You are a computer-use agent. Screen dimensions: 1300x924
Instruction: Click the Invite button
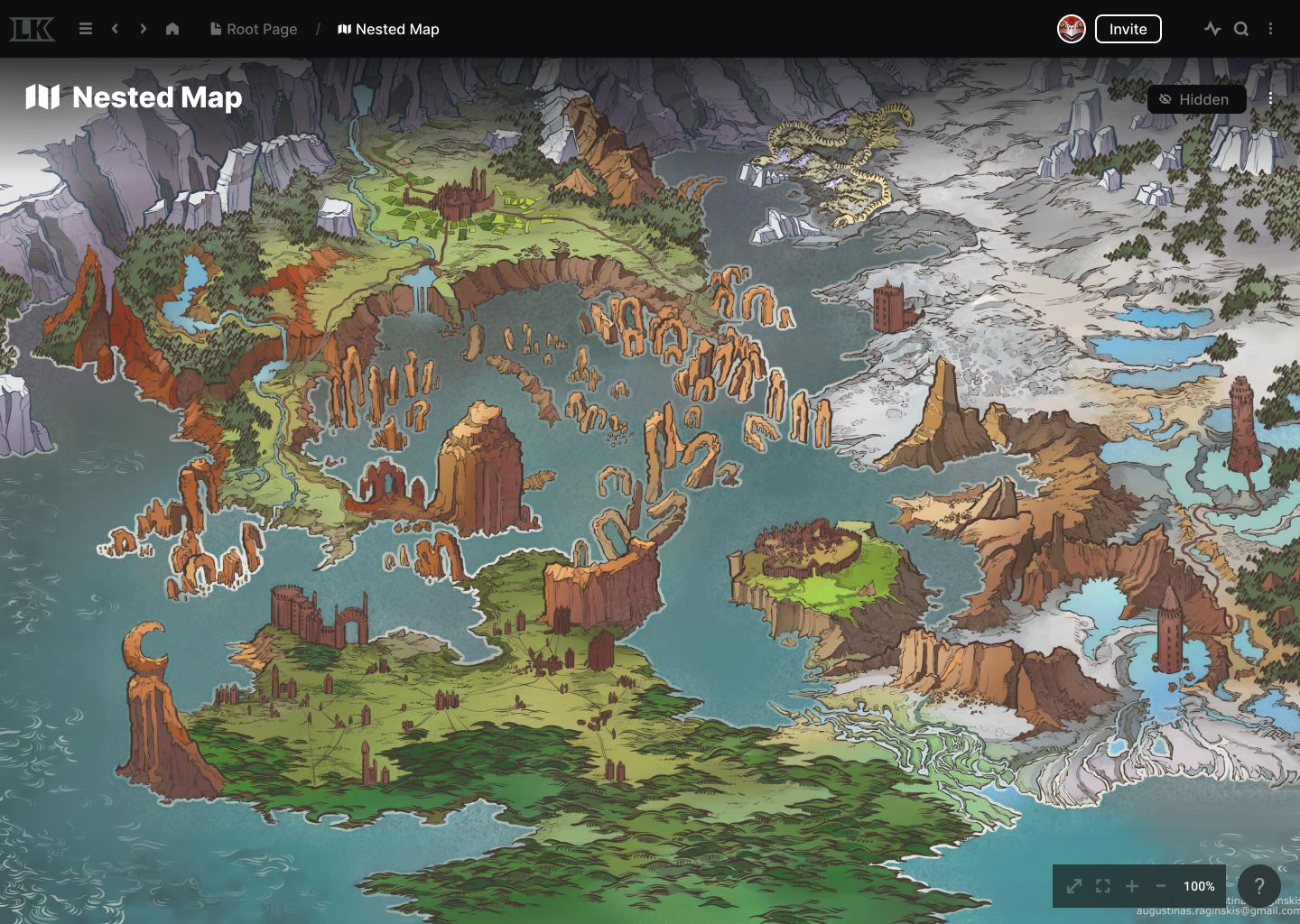pos(1128,29)
